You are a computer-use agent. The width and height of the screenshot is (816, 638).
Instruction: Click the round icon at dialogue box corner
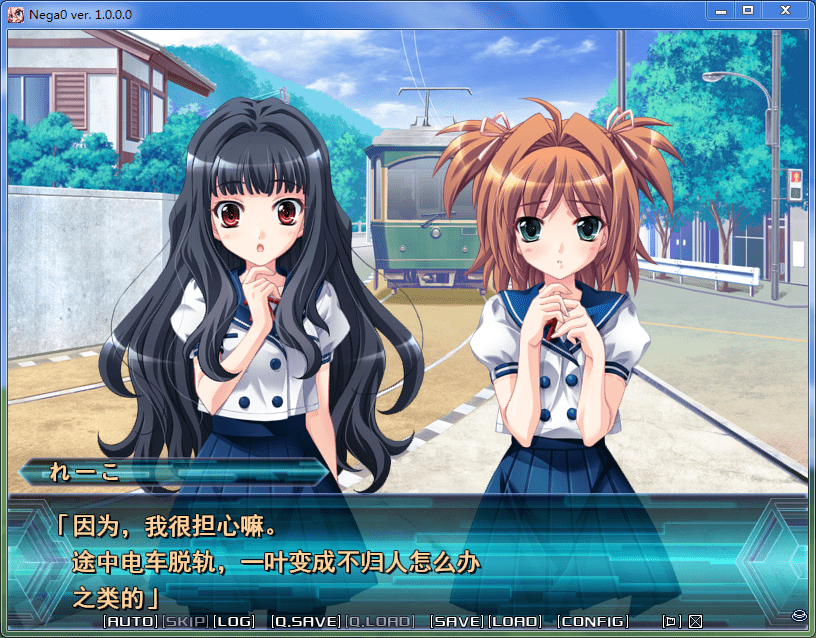coord(799,614)
